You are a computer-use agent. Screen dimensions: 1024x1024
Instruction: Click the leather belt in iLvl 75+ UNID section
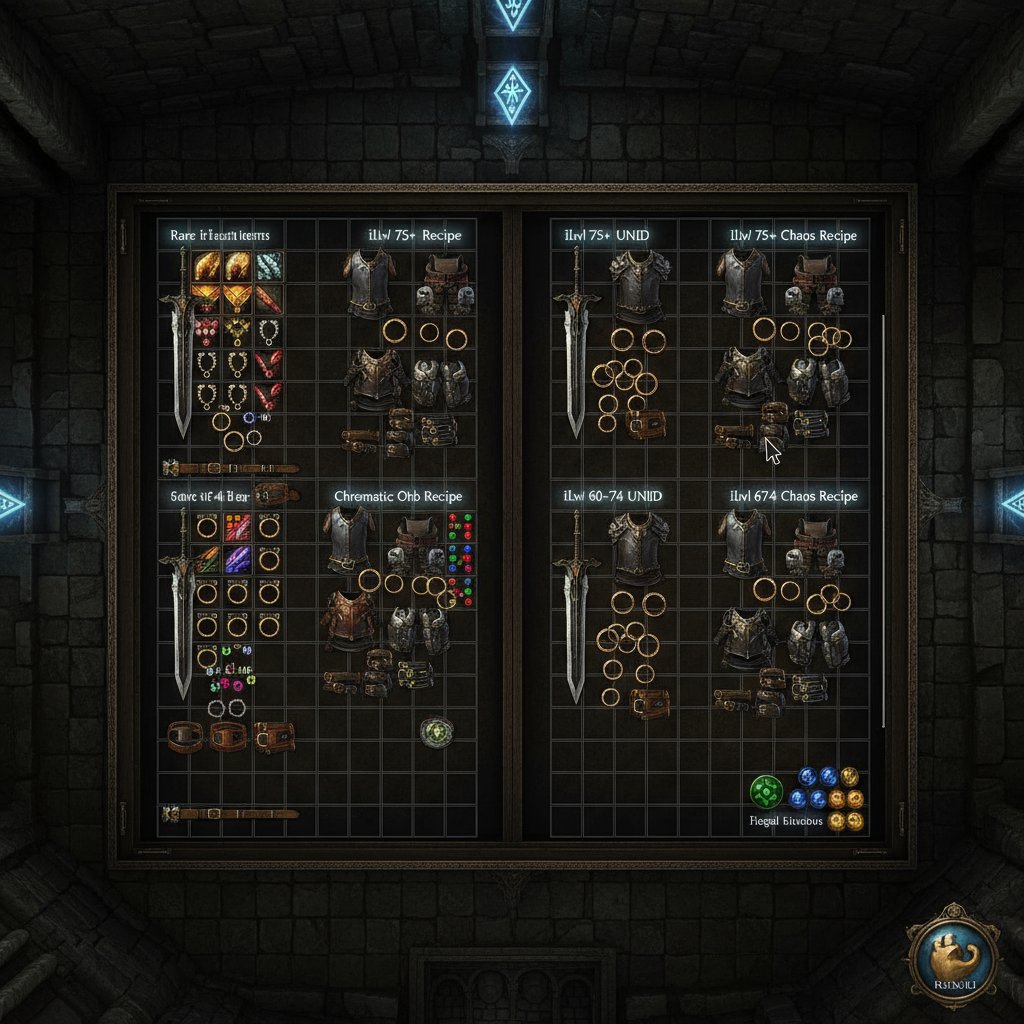(x=647, y=424)
